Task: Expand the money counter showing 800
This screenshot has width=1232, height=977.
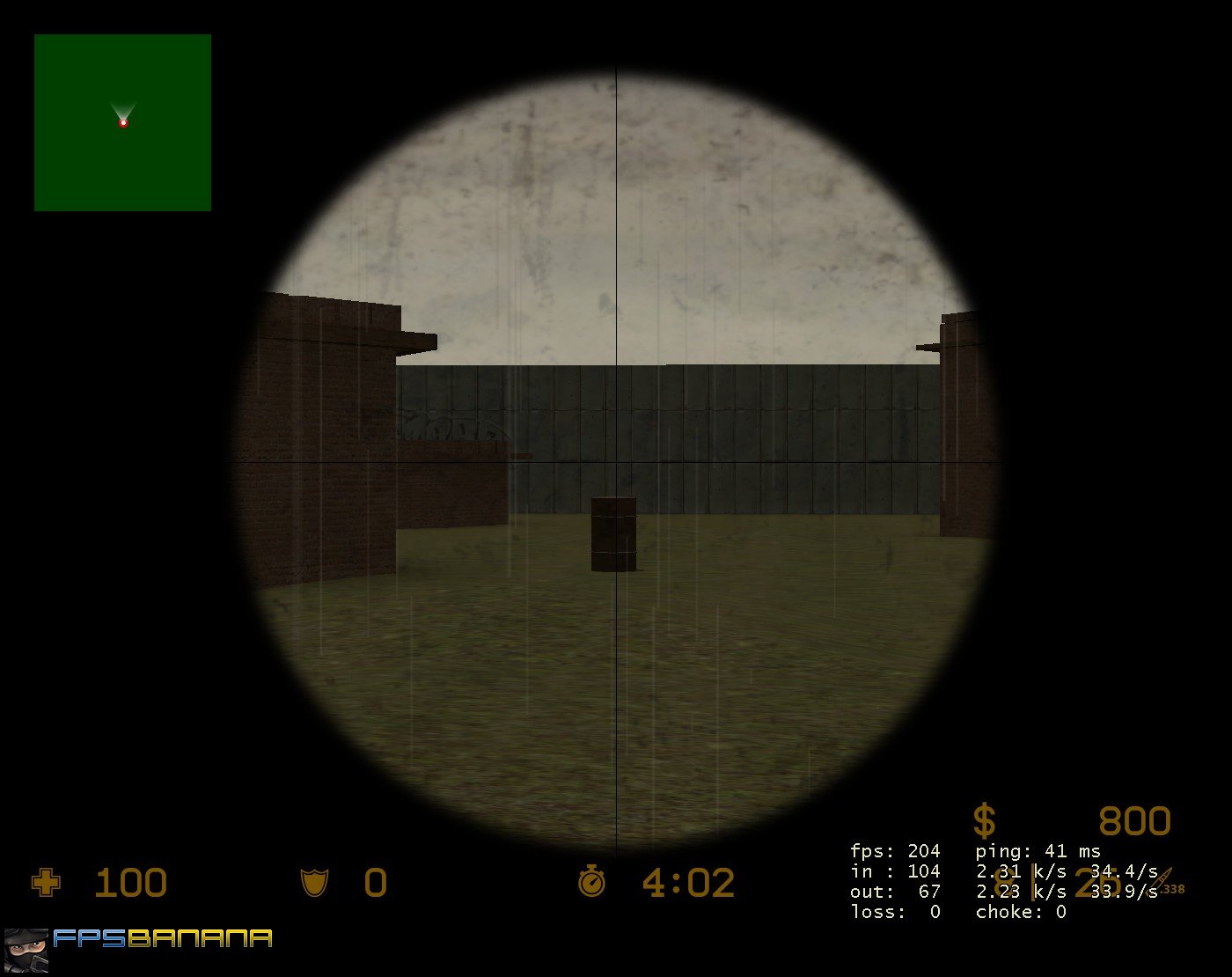Action: tap(1133, 821)
